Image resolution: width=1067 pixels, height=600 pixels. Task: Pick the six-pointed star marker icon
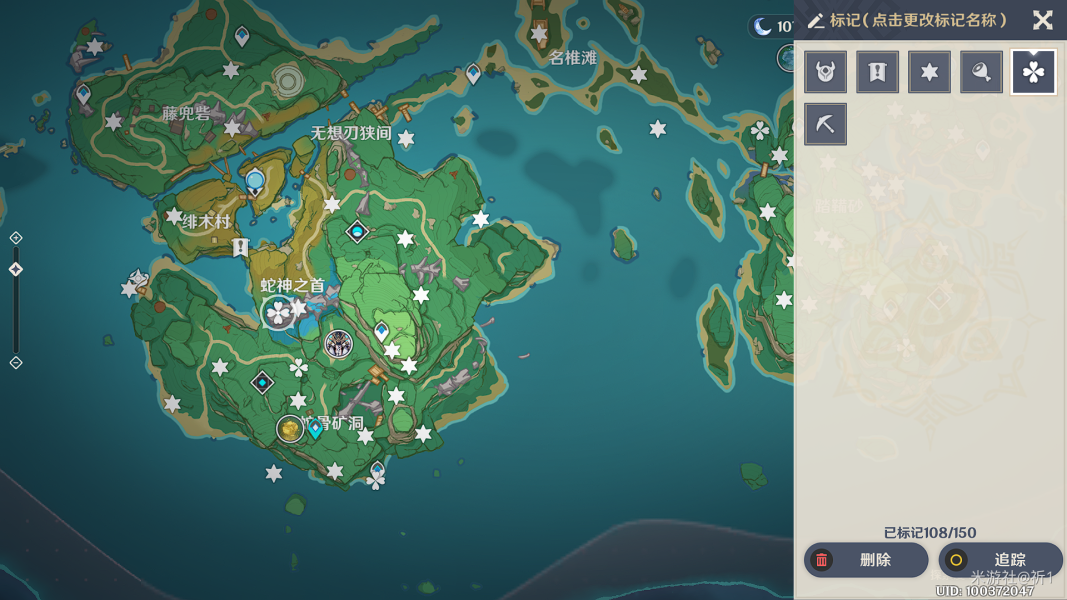(x=929, y=72)
